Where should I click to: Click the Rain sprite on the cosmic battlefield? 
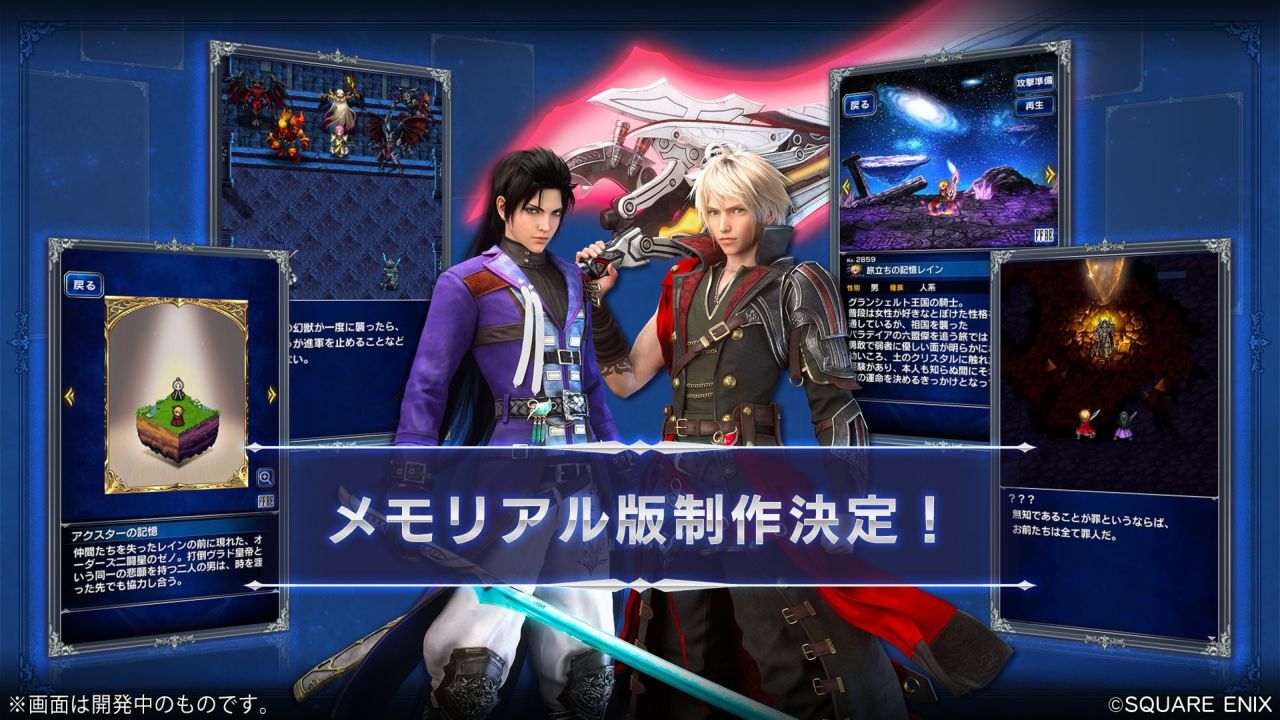(945, 197)
